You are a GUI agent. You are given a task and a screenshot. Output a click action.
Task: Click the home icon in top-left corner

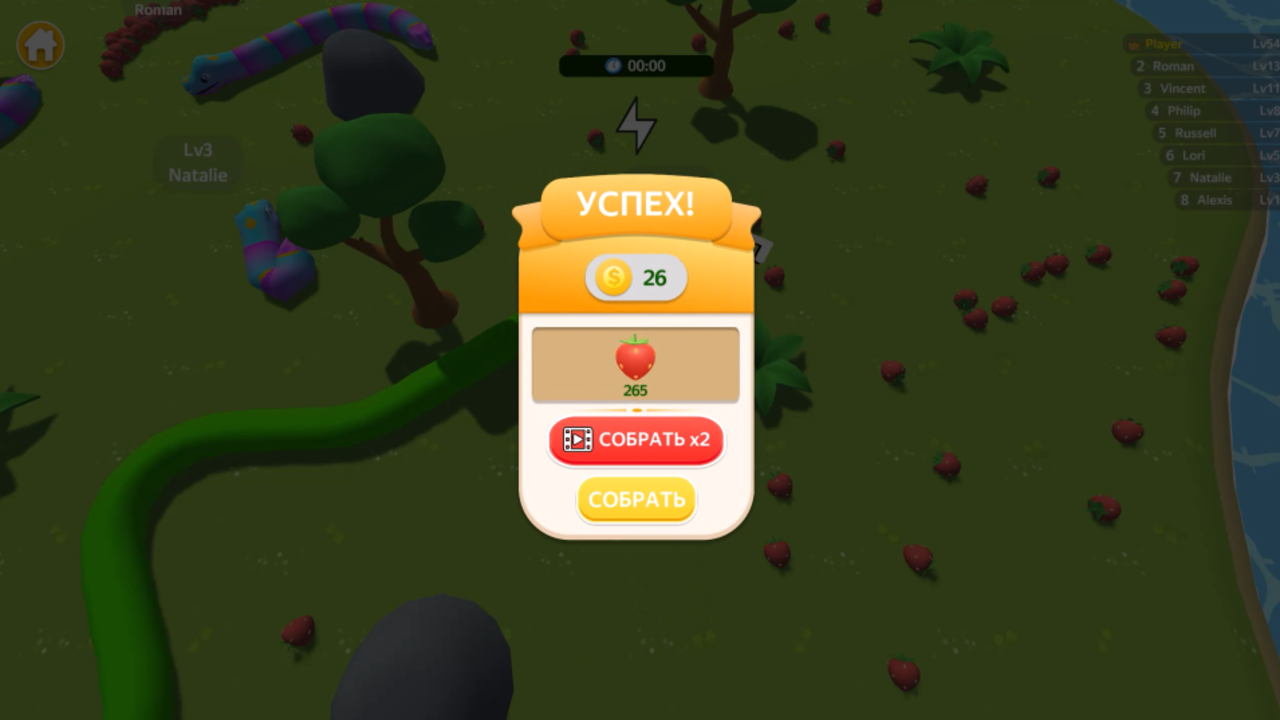[x=40, y=44]
